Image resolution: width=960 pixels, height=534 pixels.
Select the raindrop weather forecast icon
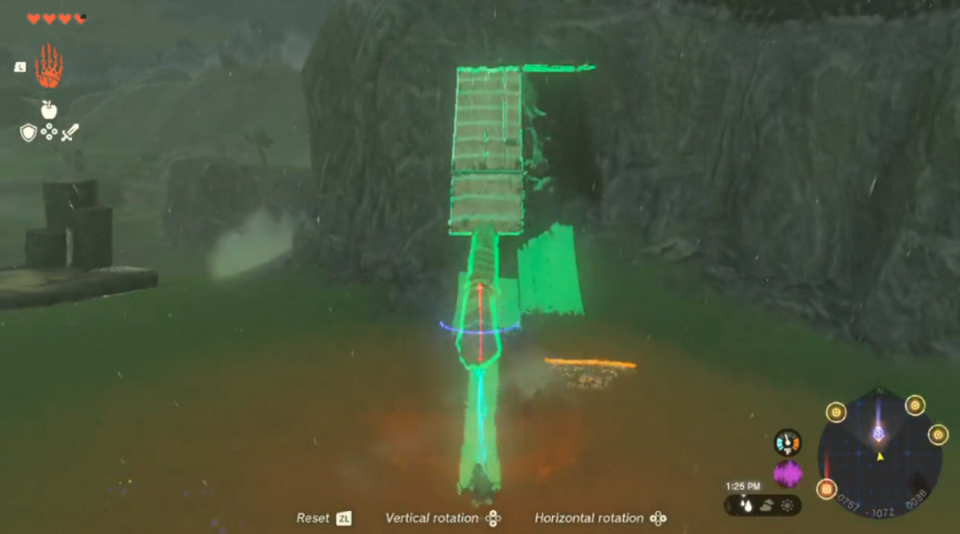point(746,505)
